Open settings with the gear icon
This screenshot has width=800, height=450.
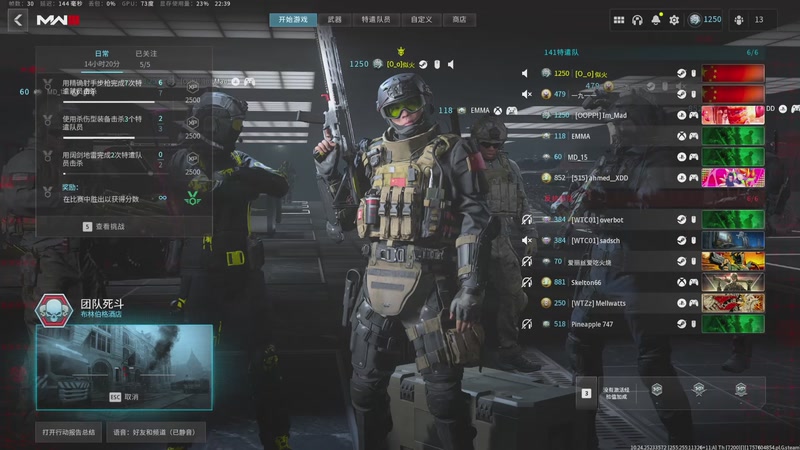point(674,20)
